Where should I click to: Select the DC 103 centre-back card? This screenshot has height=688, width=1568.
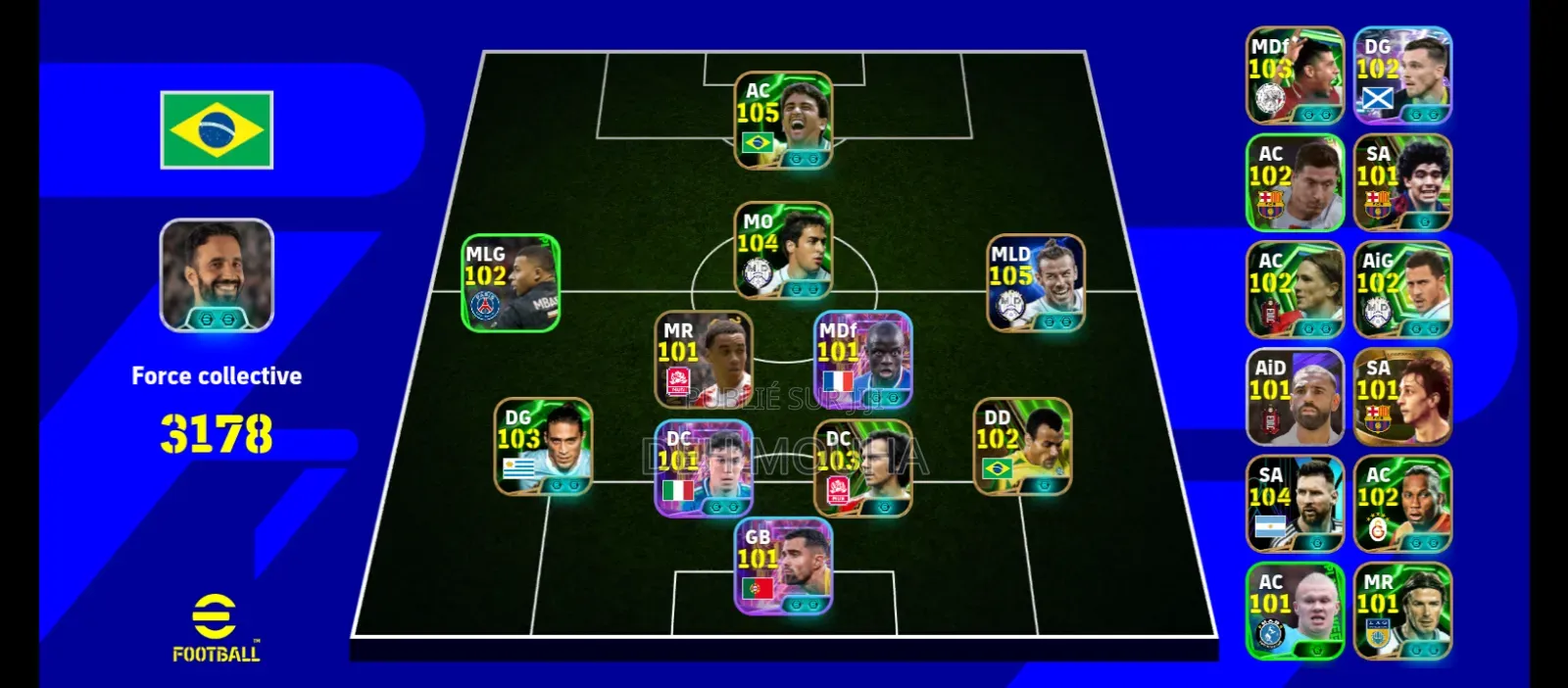[x=862, y=468]
